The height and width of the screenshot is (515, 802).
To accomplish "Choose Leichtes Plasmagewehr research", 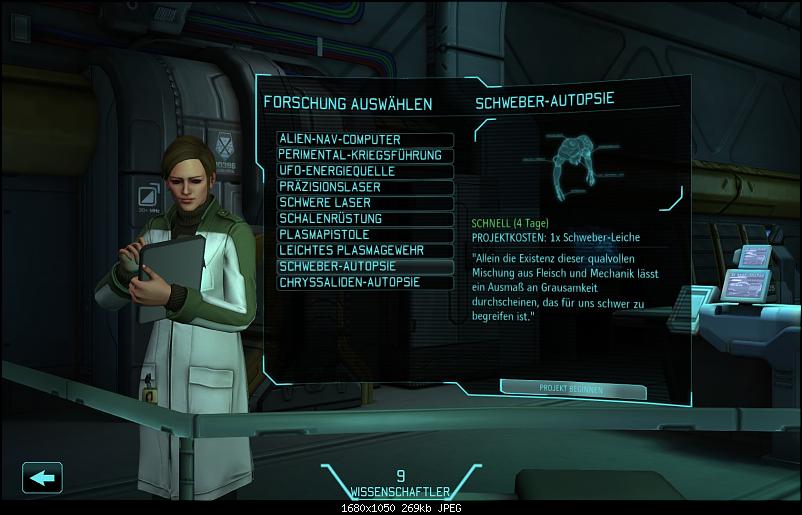I will point(365,251).
